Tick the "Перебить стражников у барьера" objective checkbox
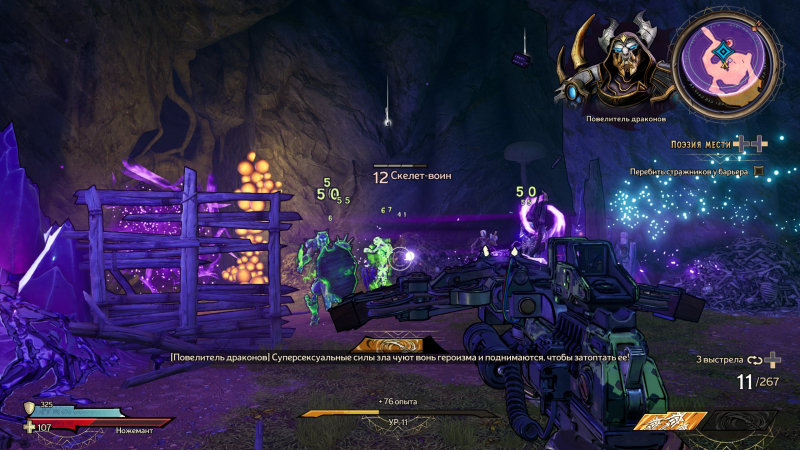This screenshot has width=800, height=450. pyautogui.click(x=759, y=171)
